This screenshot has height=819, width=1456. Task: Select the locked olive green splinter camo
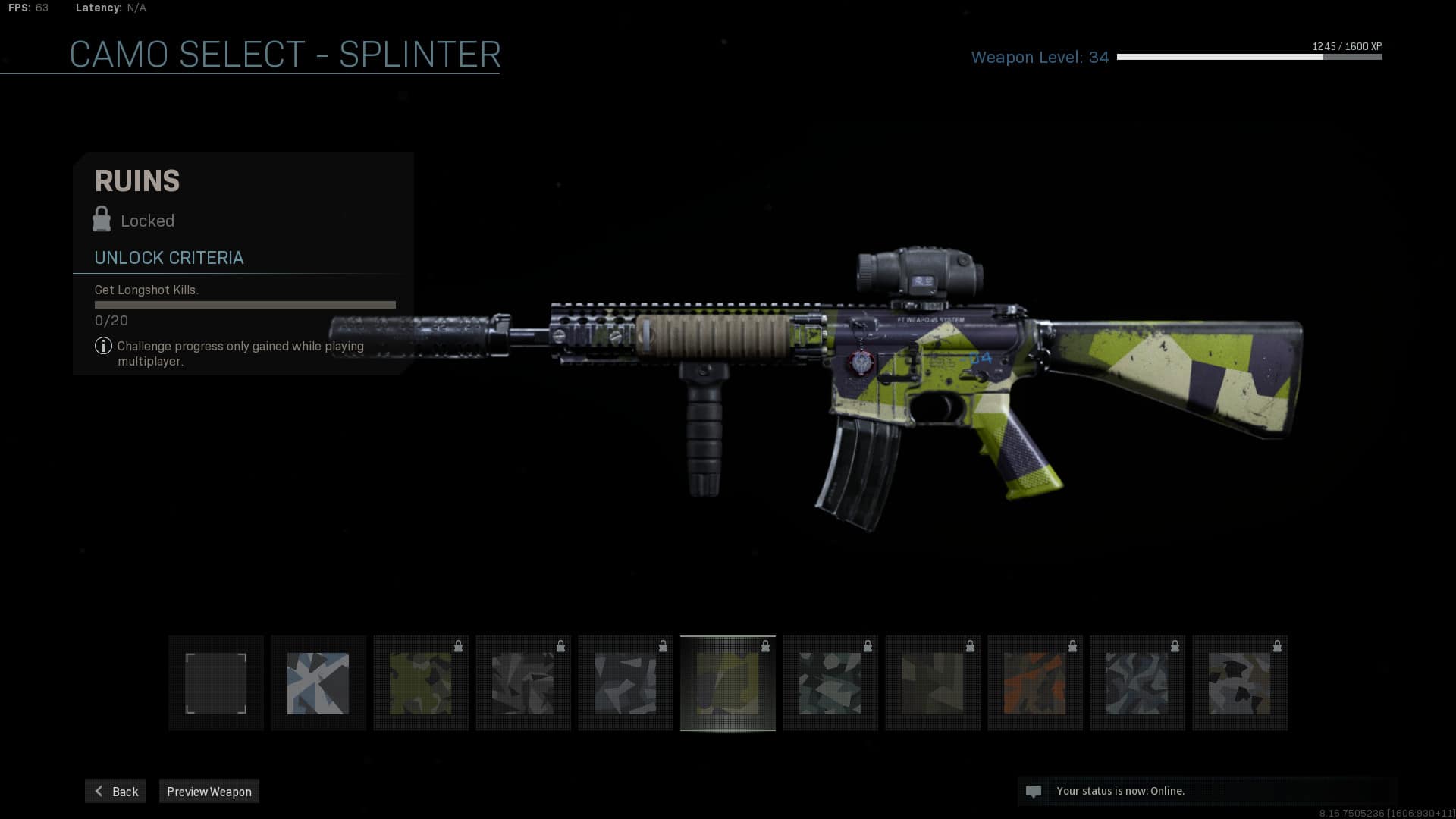[421, 683]
